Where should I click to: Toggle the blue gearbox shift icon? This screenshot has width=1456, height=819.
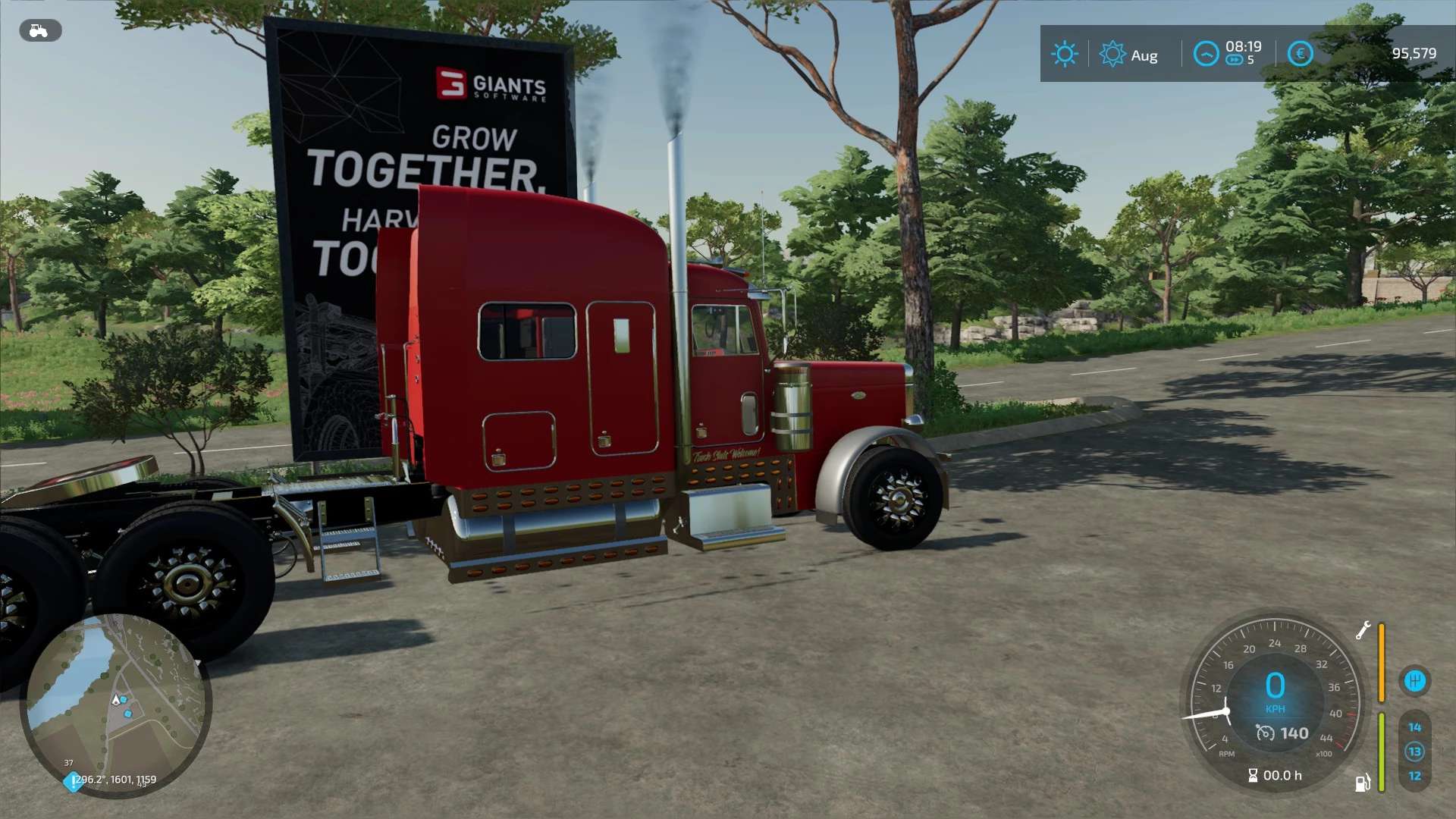(x=1414, y=681)
